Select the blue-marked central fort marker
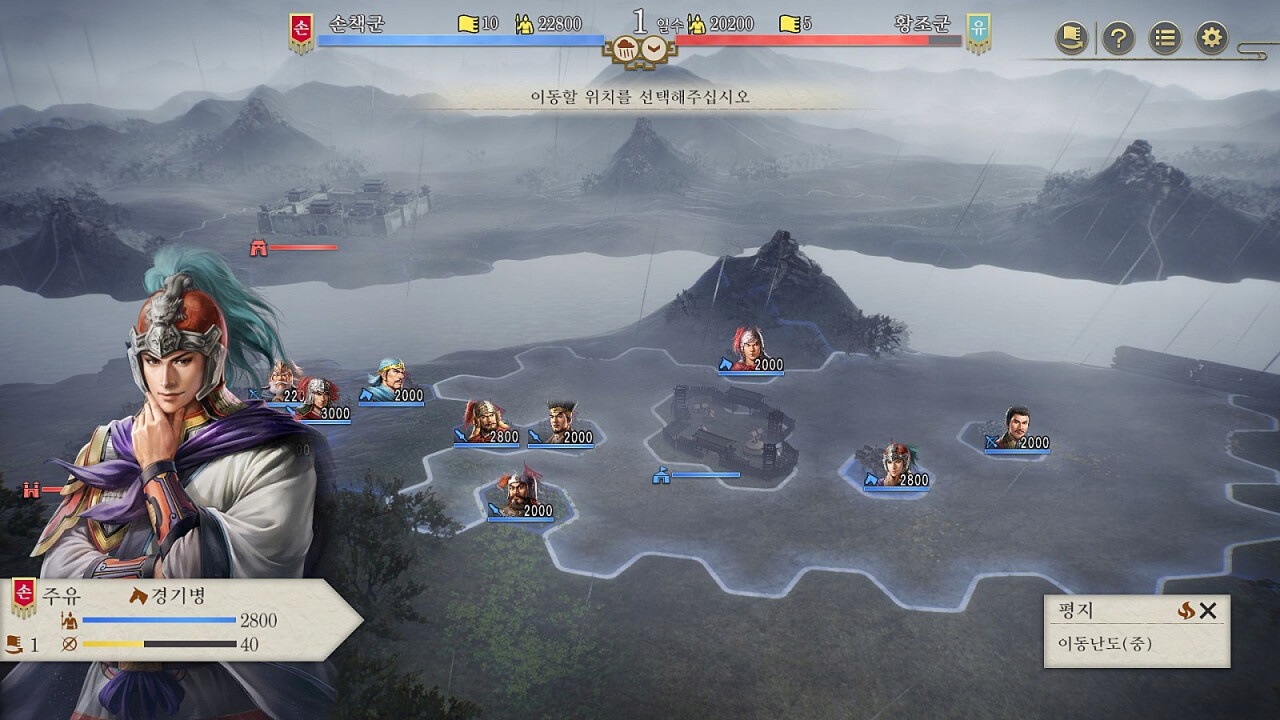This screenshot has width=1280, height=720. [x=661, y=475]
